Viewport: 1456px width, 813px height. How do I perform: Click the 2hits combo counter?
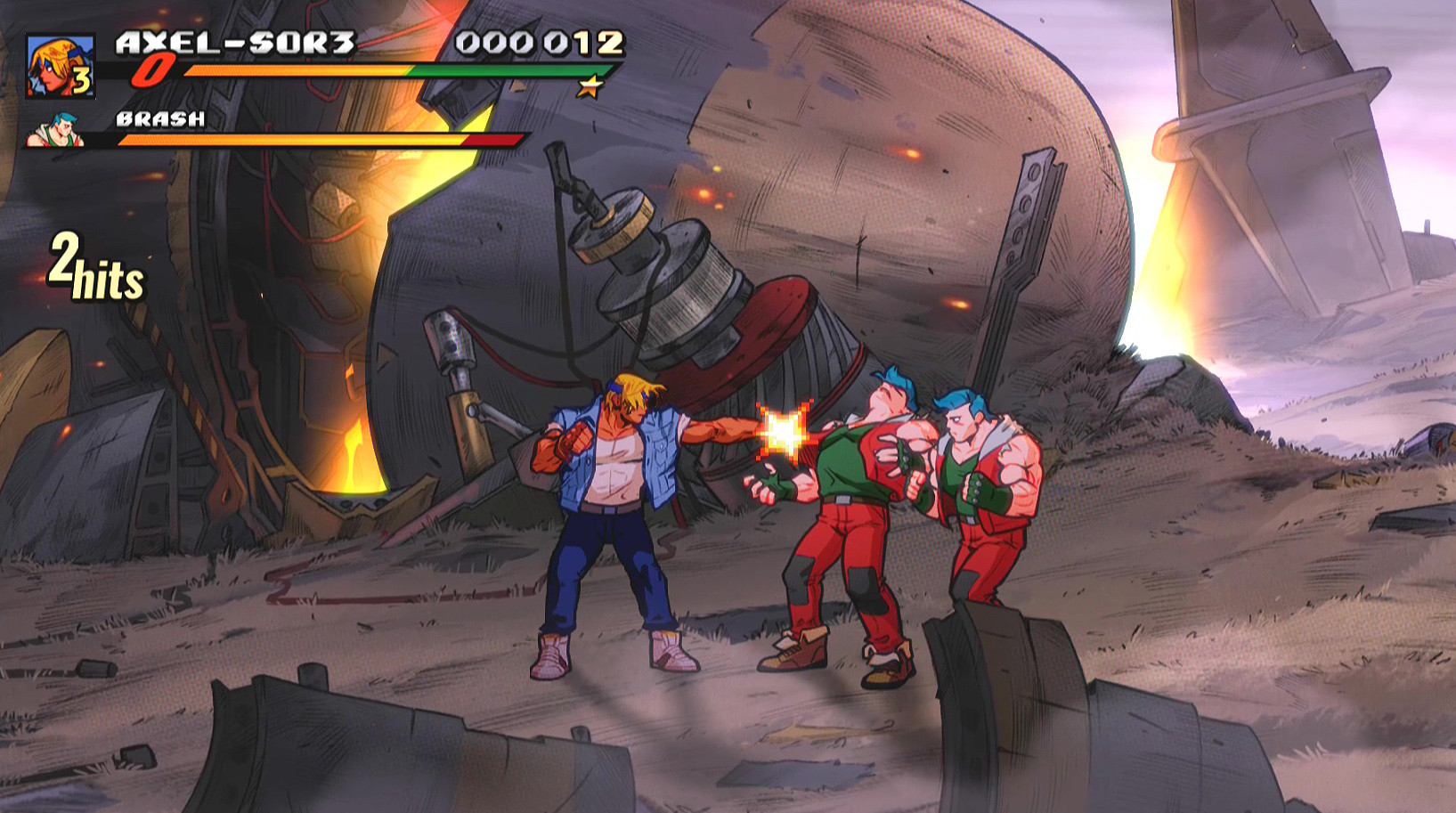[x=94, y=263]
